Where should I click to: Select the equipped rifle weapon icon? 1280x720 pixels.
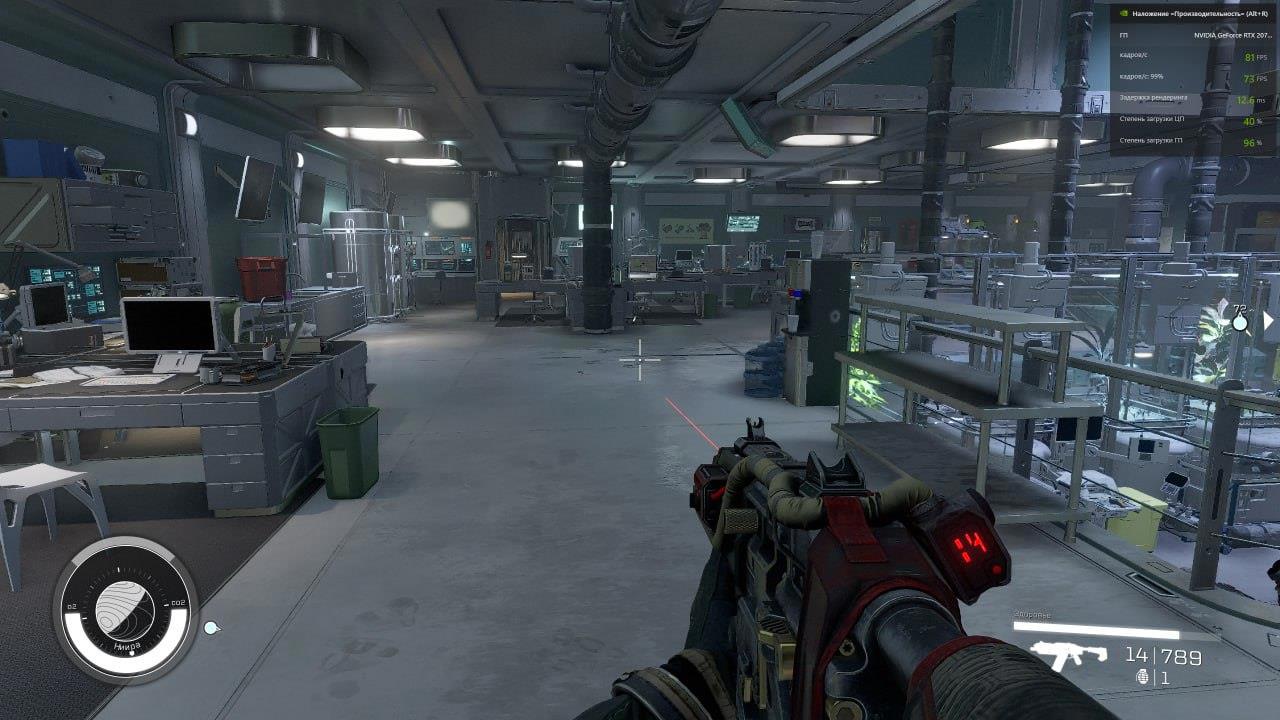[x=1068, y=656]
